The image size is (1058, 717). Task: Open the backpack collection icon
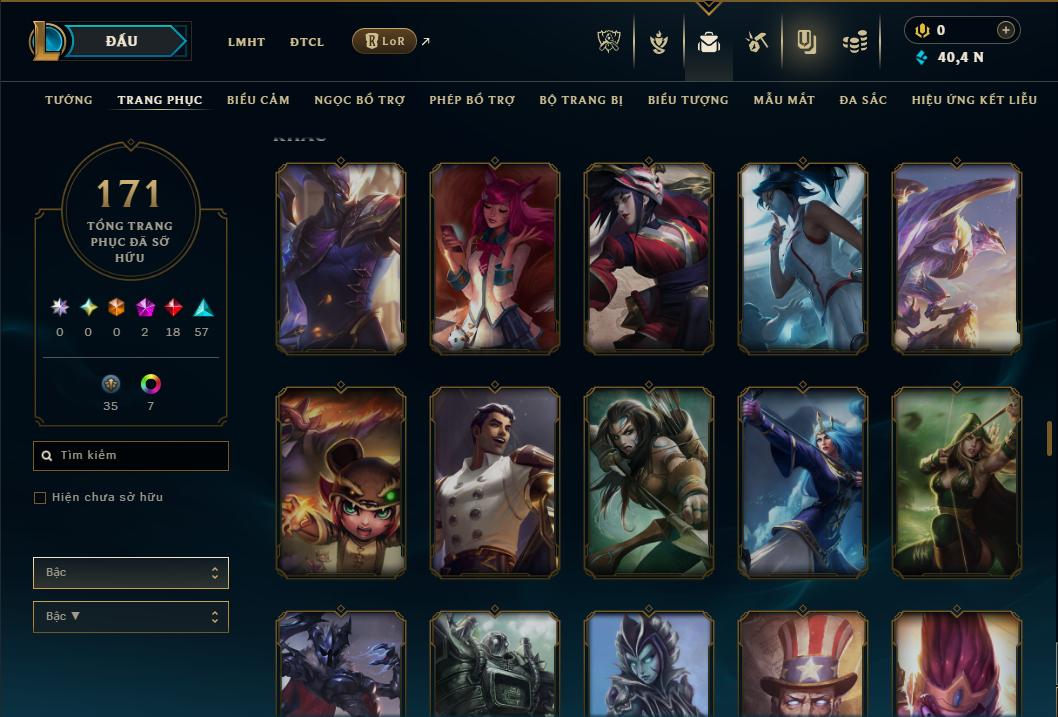coord(709,42)
